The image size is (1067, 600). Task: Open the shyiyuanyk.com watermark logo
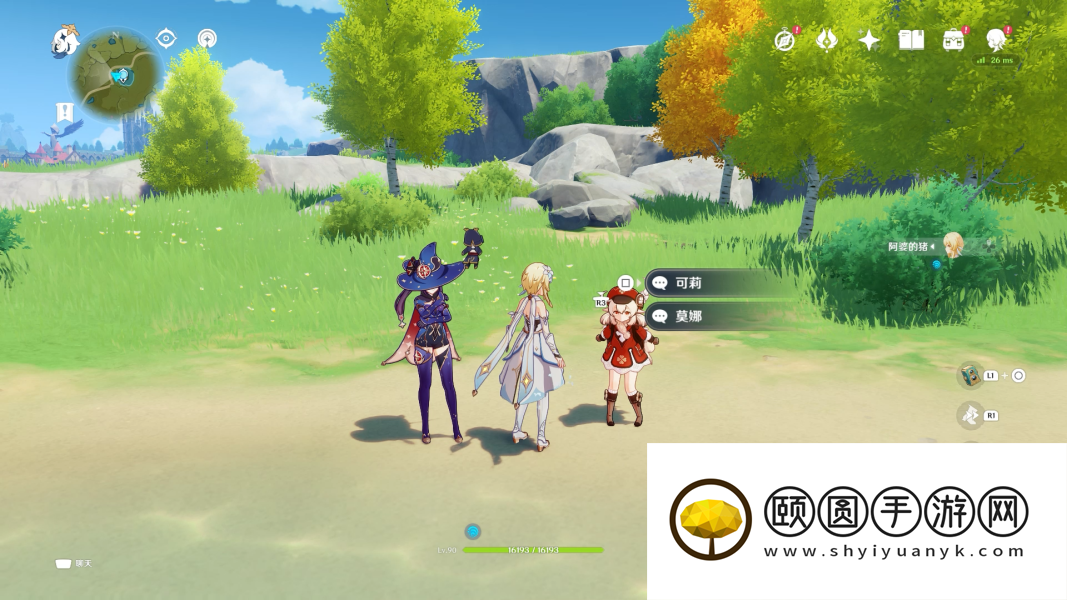pyautogui.click(x=711, y=520)
